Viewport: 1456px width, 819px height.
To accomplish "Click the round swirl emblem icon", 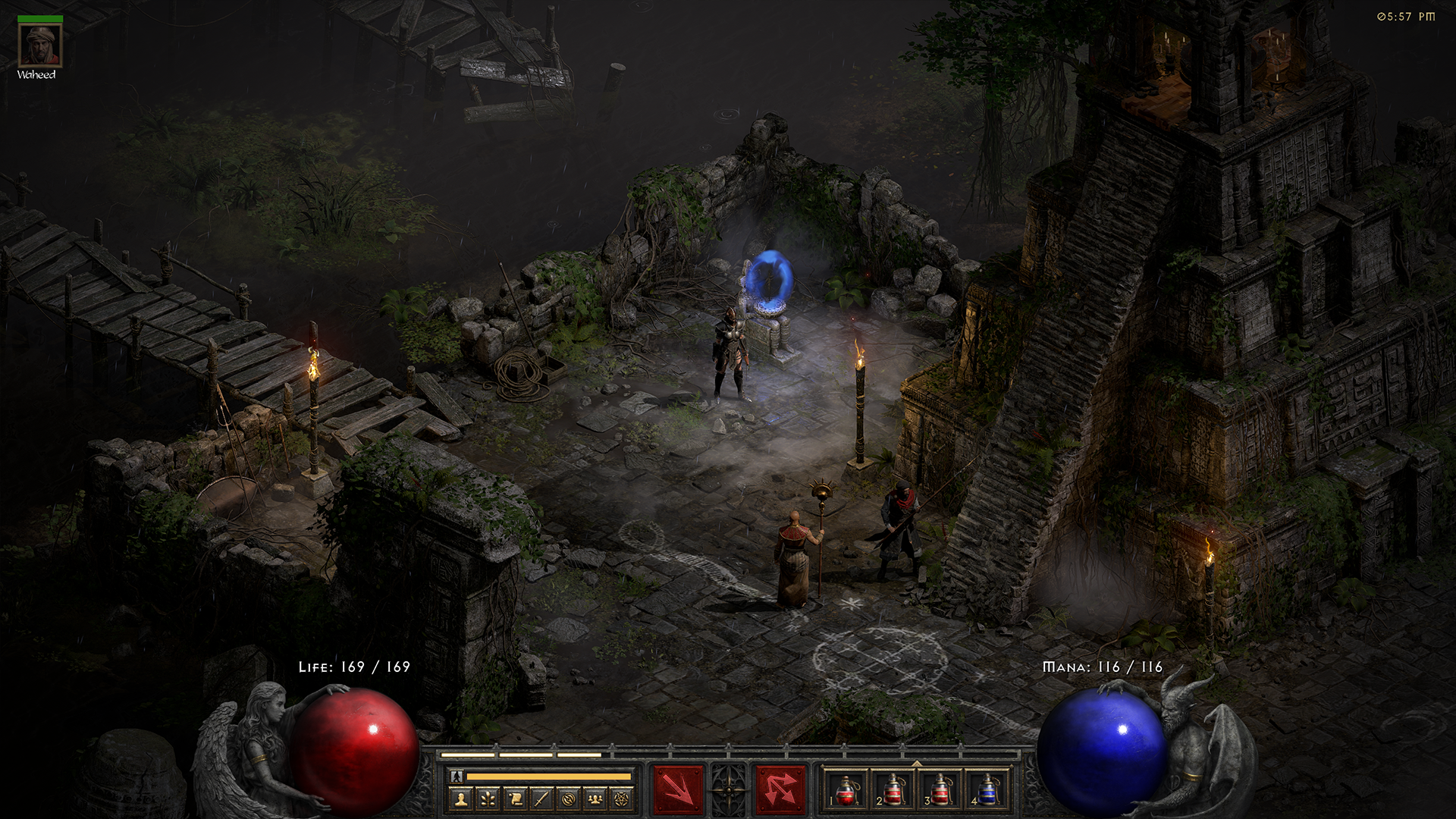I will pyautogui.click(x=568, y=799).
